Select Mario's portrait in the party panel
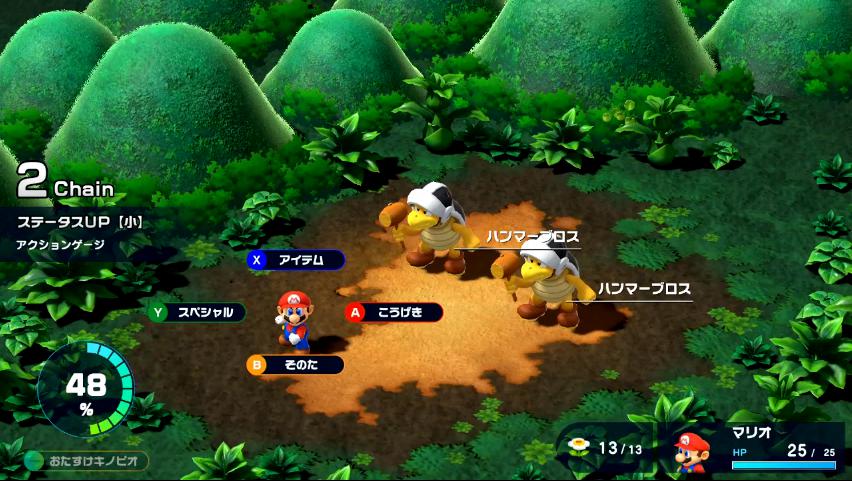The height and width of the screenshot is (481, 852). [690, 451]
